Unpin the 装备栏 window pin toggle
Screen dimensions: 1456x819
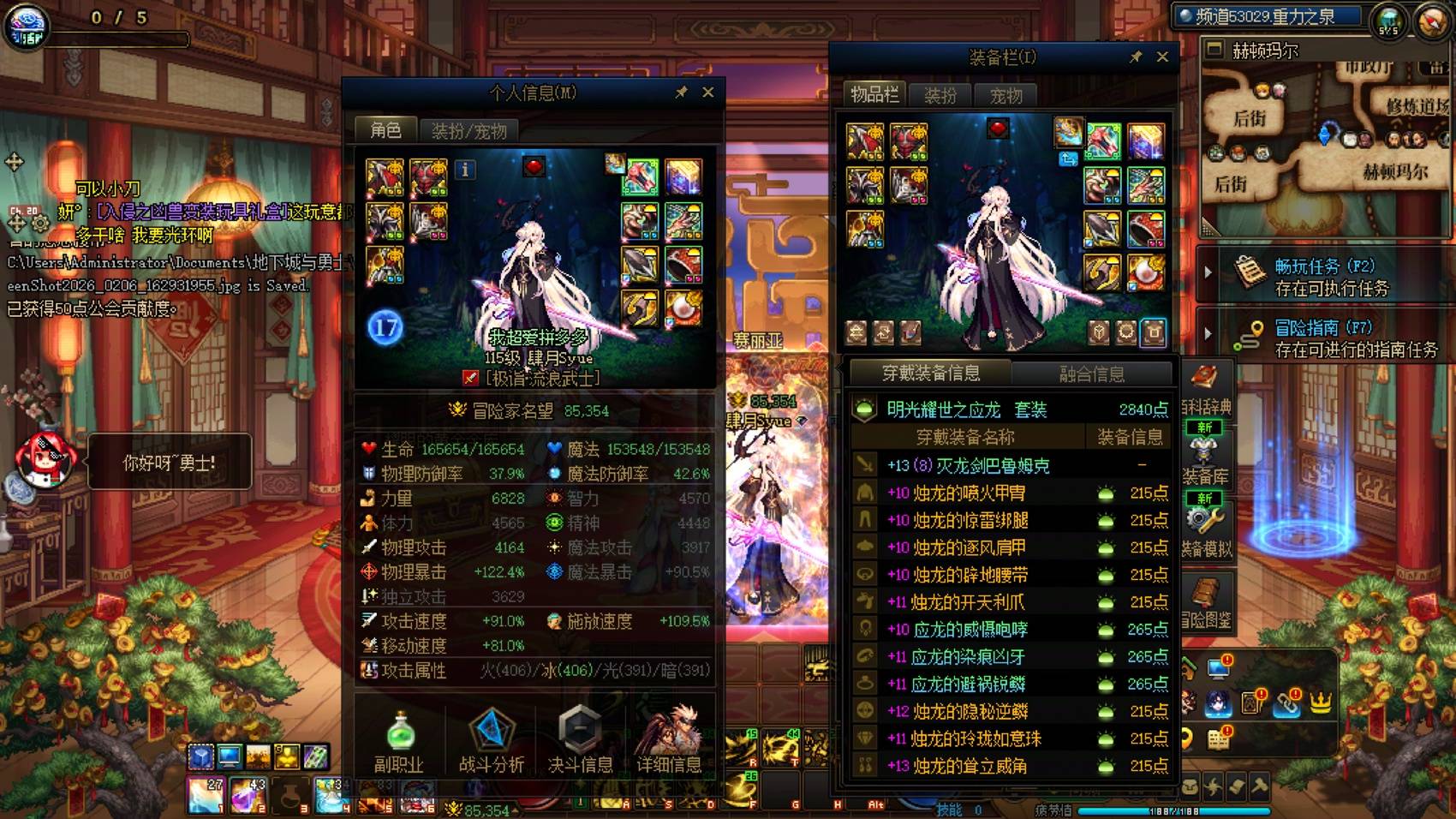(1137, 57)
